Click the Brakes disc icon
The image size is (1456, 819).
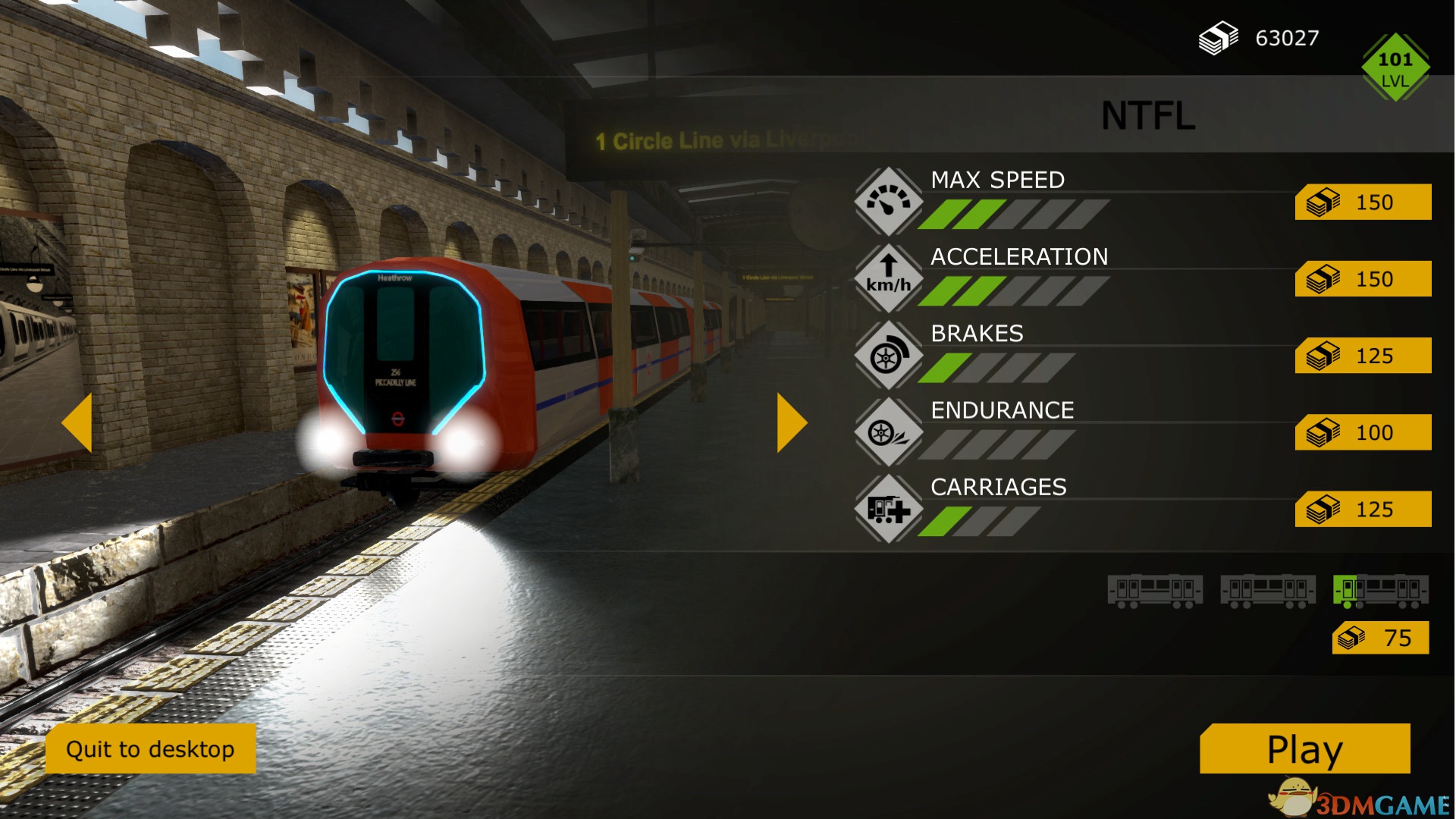coord(888,355)
